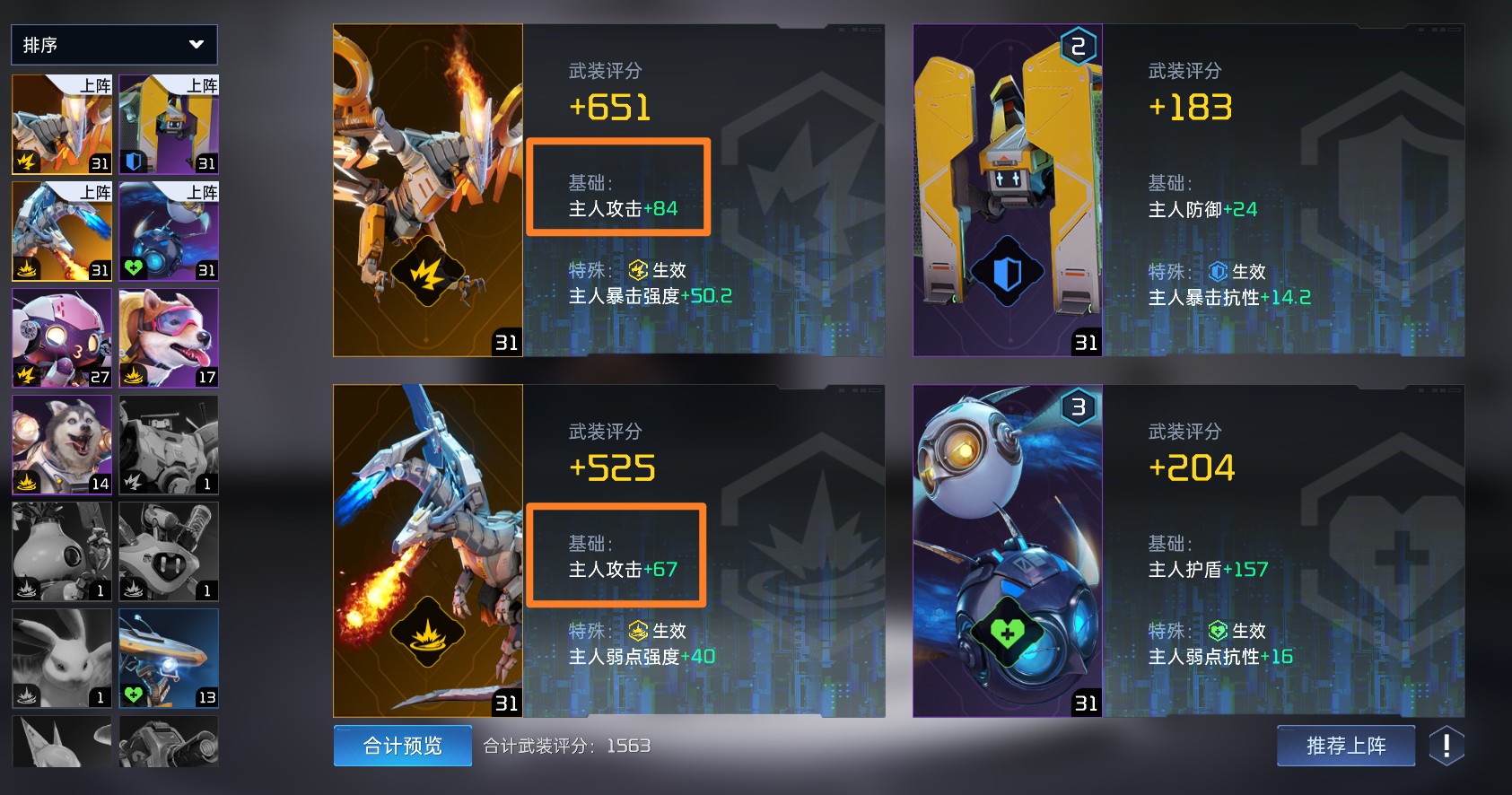Select the corgi dog thumbnail in the sidebar
Image resolution: width=1512 pixels, height=795 pixels.
point(168,338)
